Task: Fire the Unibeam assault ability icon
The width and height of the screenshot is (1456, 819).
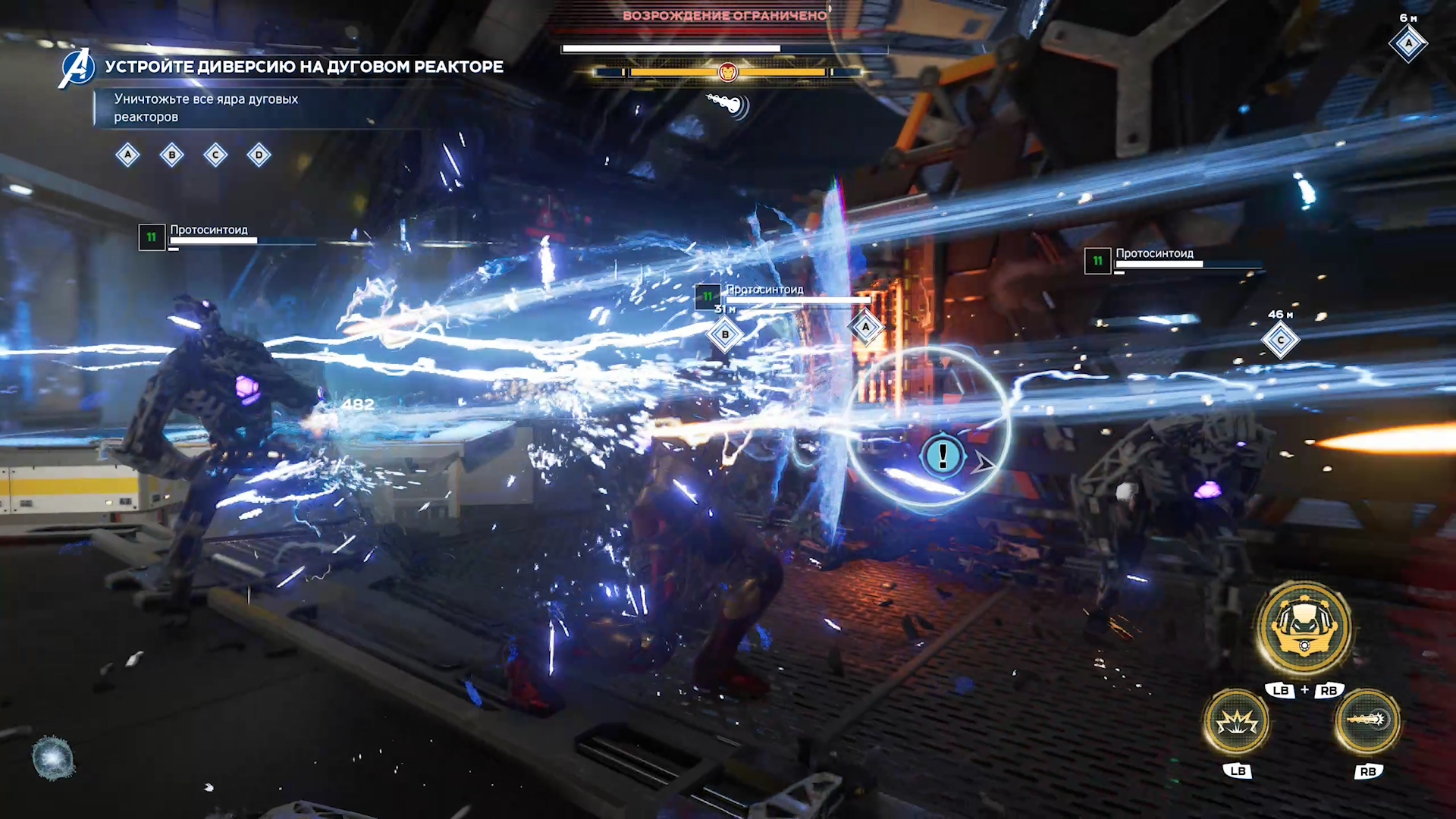Action: tap(1367, 720)
